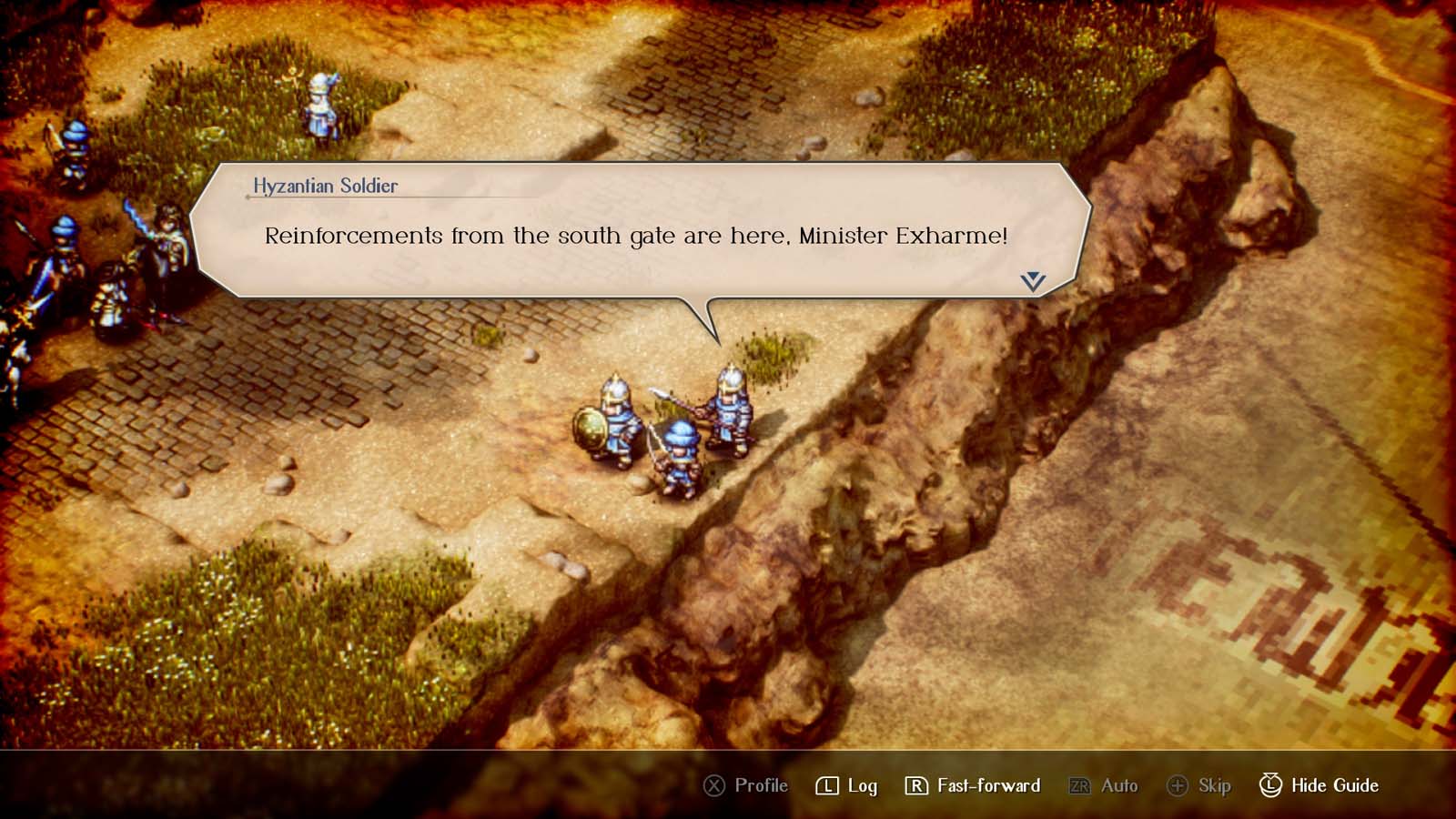This screenshot has height=819, width=1456.
Task: Select the L Log shoulder-button icon
Action: pos(825,785)
